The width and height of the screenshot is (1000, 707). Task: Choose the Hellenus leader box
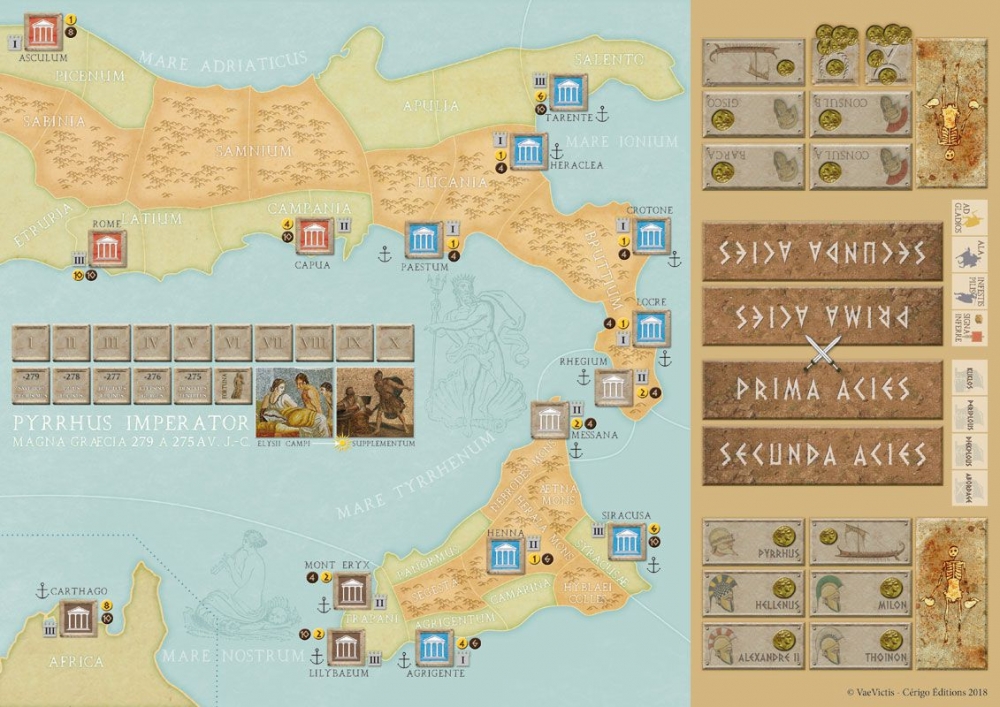click(753, 594)
